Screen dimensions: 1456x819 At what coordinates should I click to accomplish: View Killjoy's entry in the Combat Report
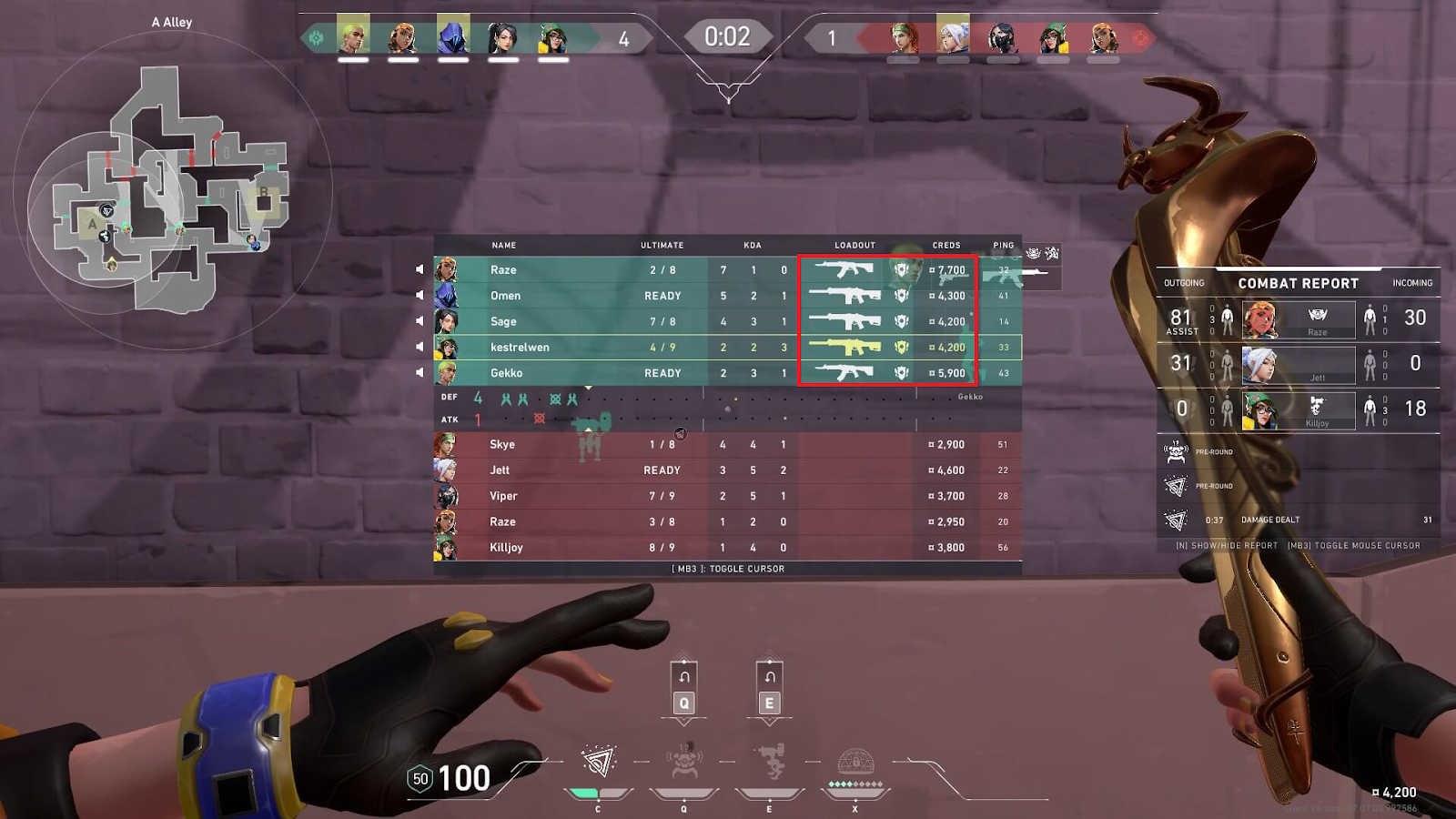click(x=1299, y=409)
